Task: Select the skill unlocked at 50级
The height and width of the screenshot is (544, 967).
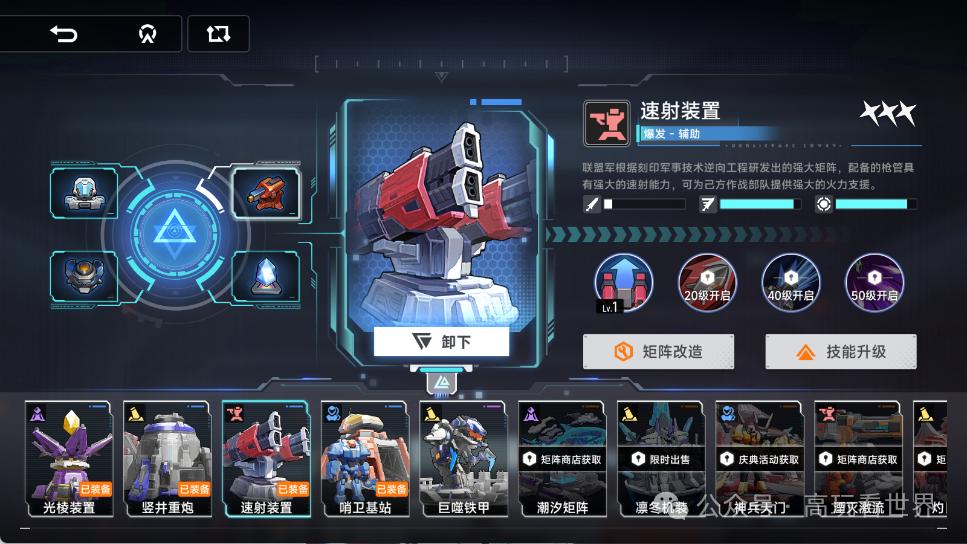Action: coord(874,283)
